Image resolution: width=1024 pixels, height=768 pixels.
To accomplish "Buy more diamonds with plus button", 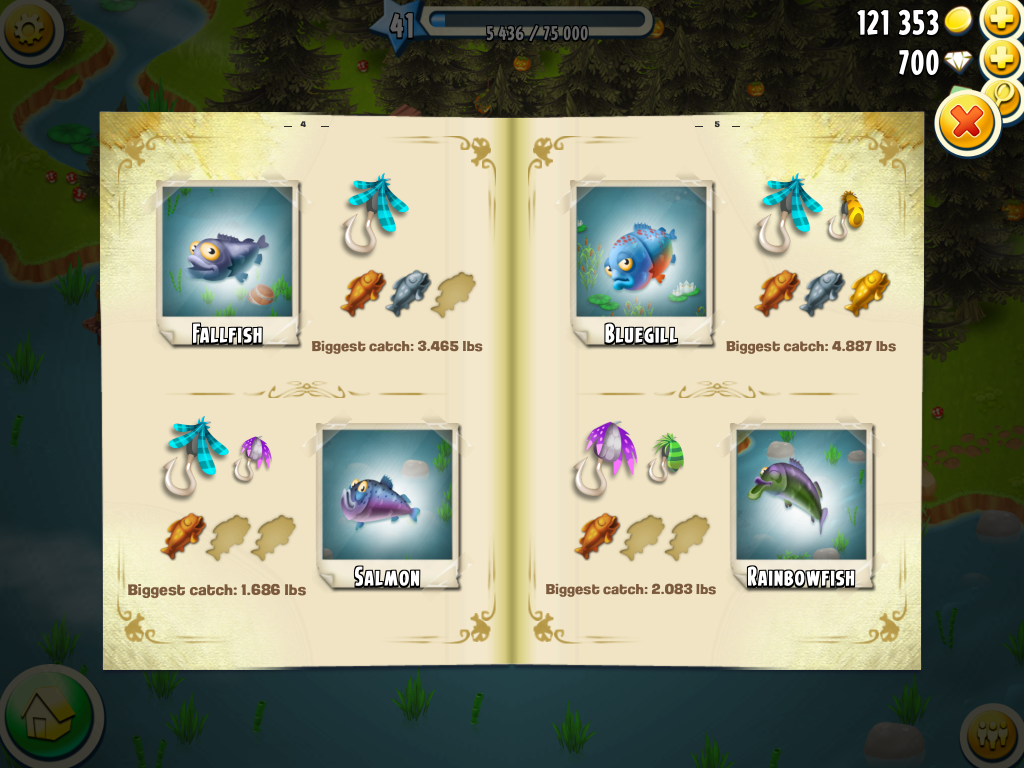I will pyautogui.click(x=1000, y=61).
